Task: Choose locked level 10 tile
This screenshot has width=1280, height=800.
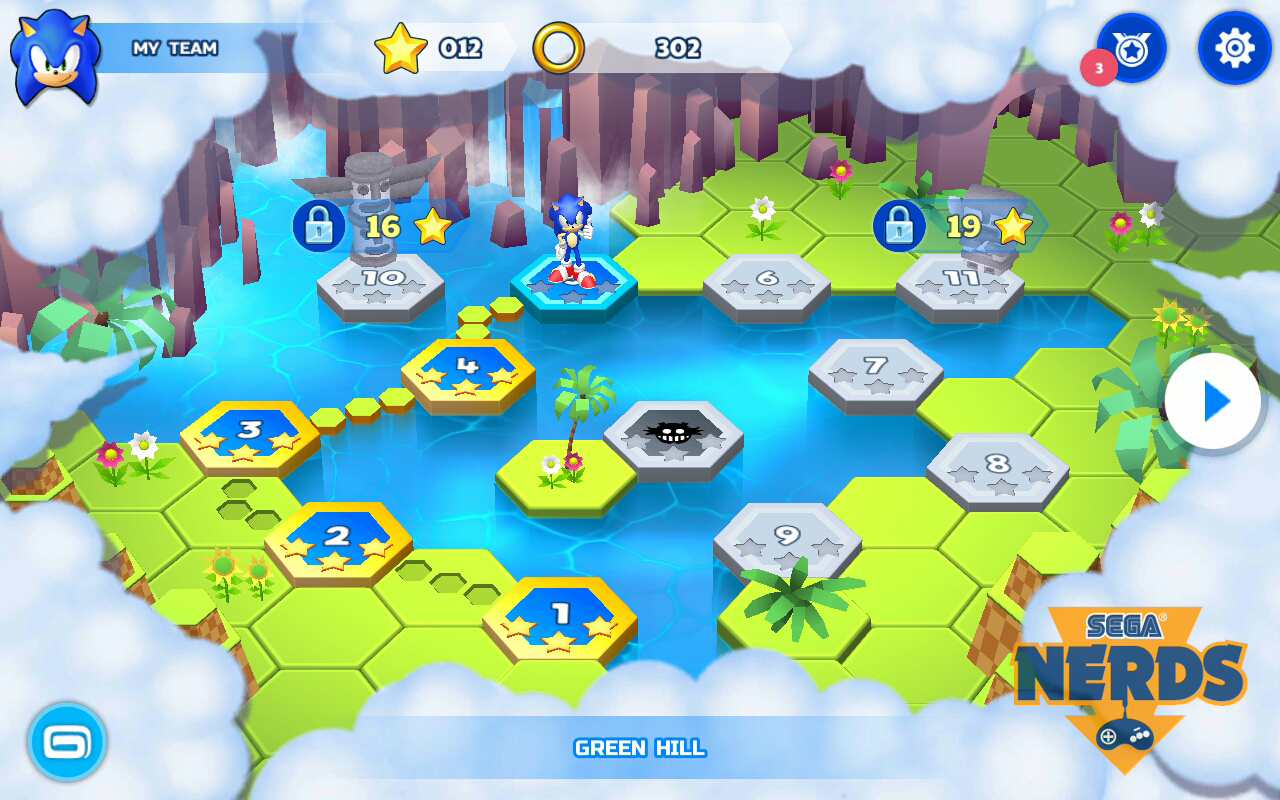Action: coord(381,283)
